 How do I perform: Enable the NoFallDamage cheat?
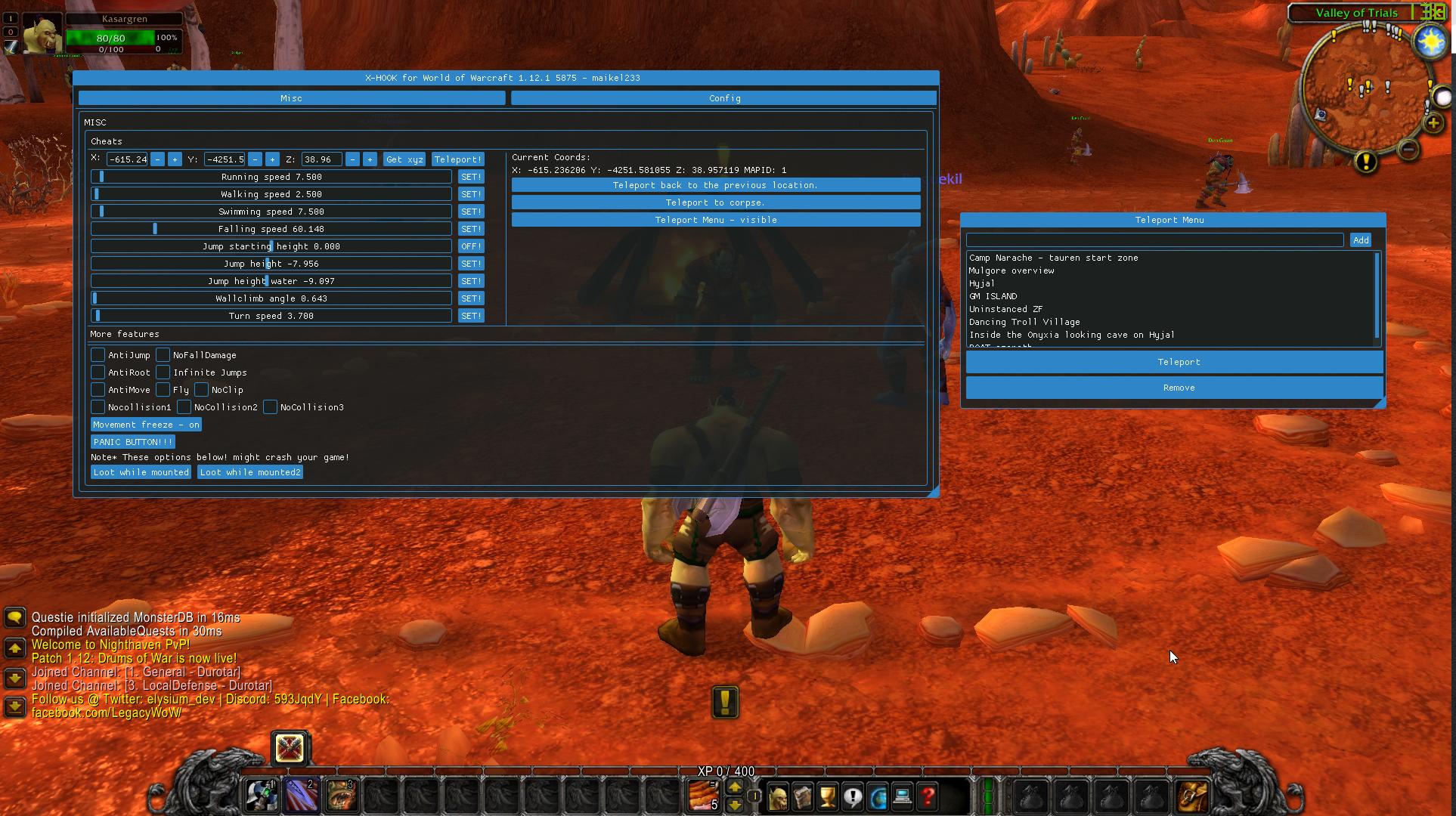click(x=162, y=354)
